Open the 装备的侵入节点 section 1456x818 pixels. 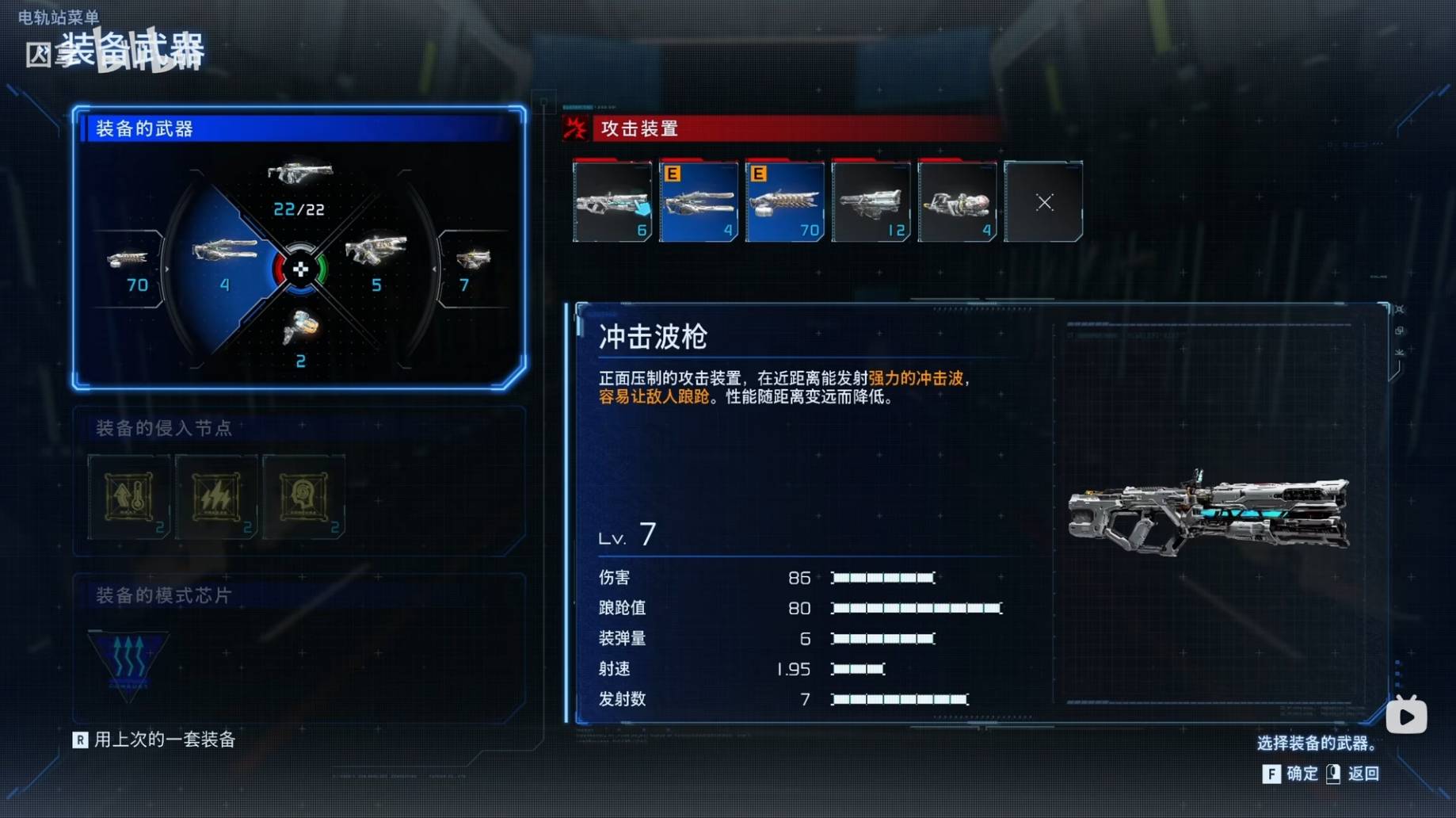click(163, 429)
